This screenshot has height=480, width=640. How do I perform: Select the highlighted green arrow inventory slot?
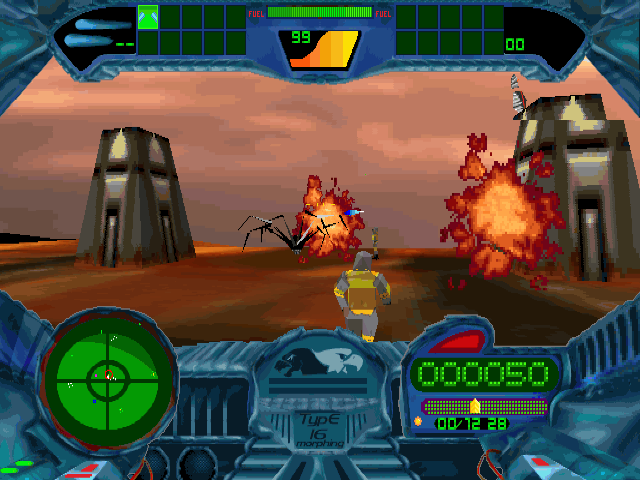148,17
